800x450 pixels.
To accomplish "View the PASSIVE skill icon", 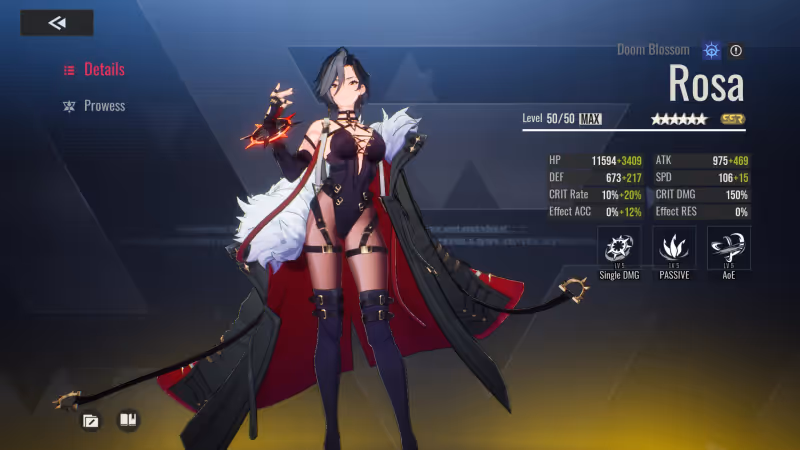I will [x=674, y=247].
